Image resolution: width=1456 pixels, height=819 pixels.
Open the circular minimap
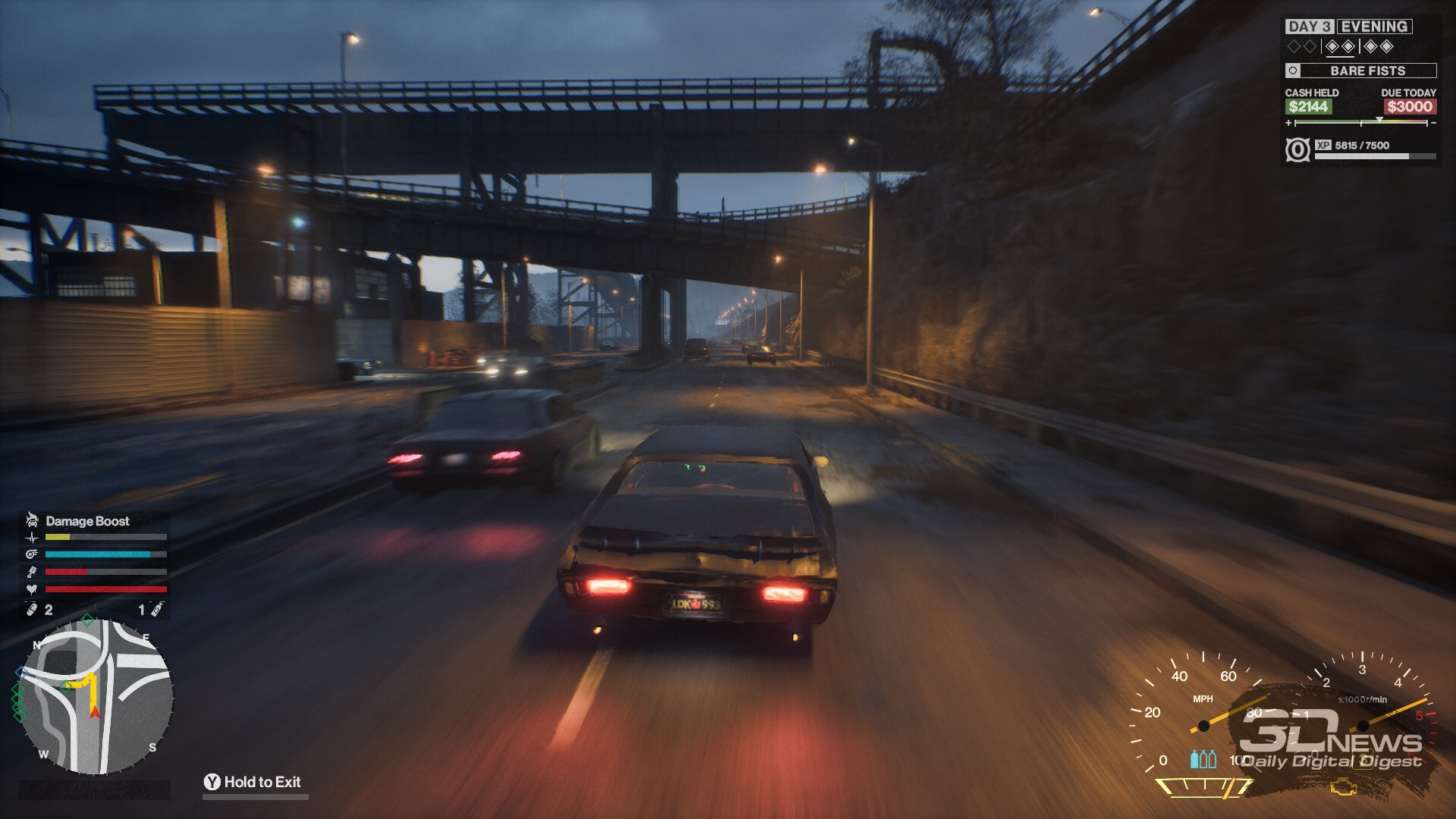pyautogui.click(x=96, y=697)
